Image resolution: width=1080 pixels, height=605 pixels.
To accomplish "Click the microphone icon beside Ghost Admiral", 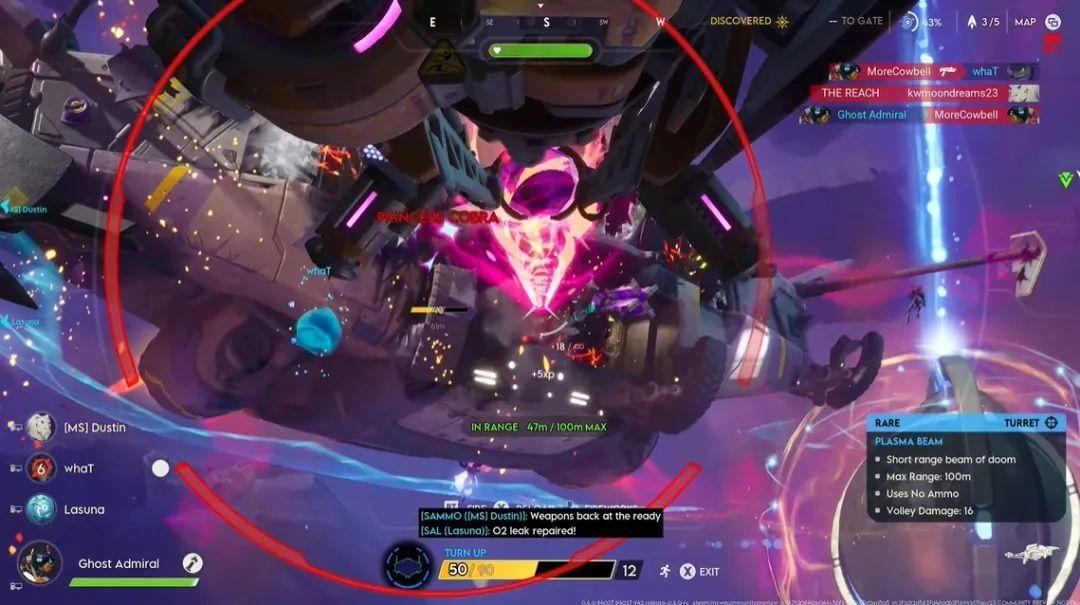I will pyautogui.click(x=193, y=563).
